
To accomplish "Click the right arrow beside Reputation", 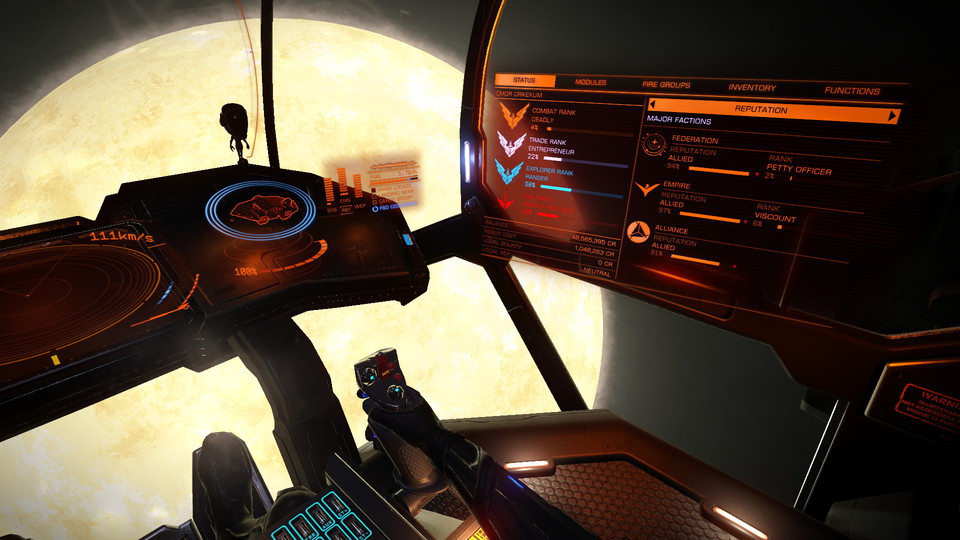I will [892, 116].
